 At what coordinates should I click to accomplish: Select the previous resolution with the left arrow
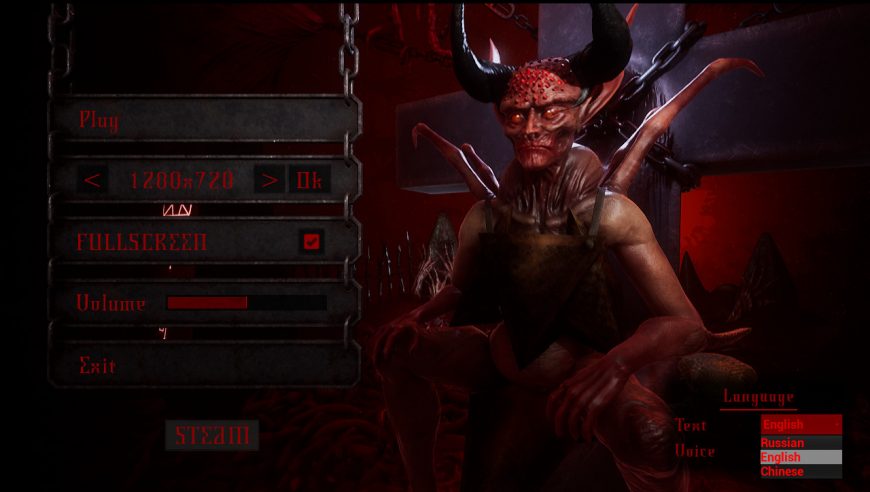[x=93, y=180]
